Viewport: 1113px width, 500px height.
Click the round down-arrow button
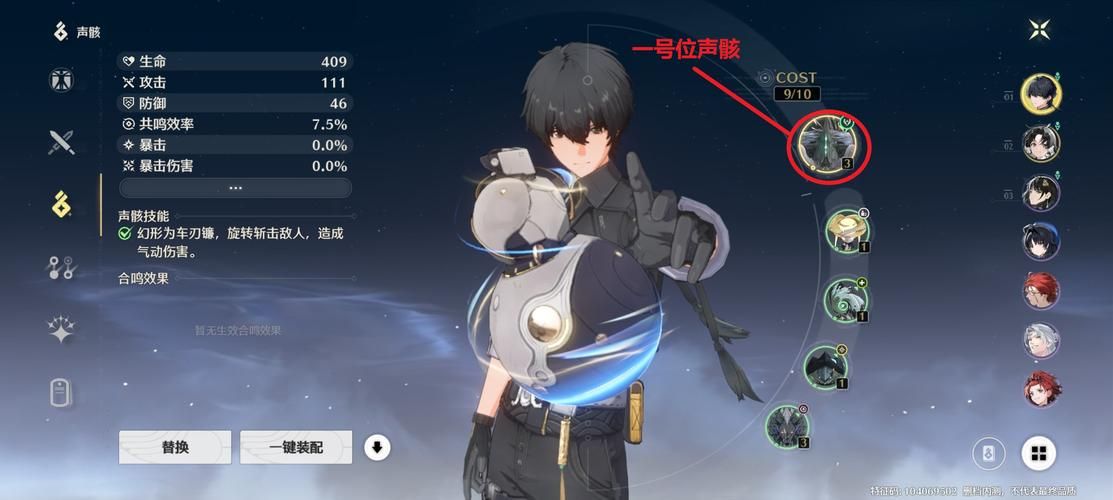(377, 447)
